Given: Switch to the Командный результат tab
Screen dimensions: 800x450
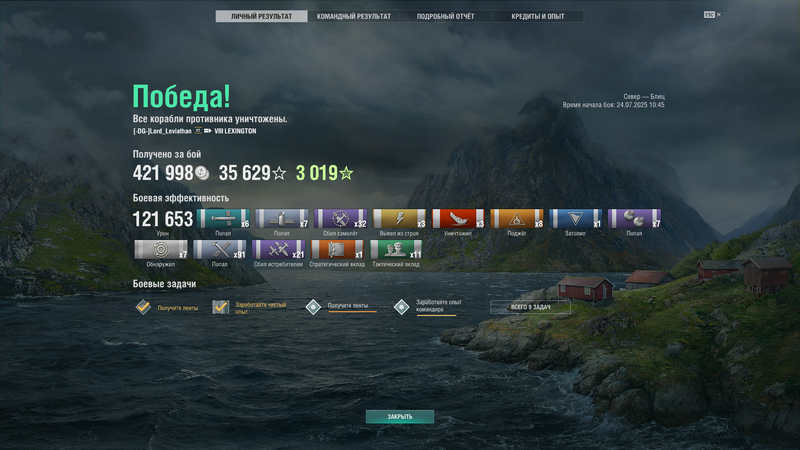Looking at the screenshot, I should (x=354, y=17).
